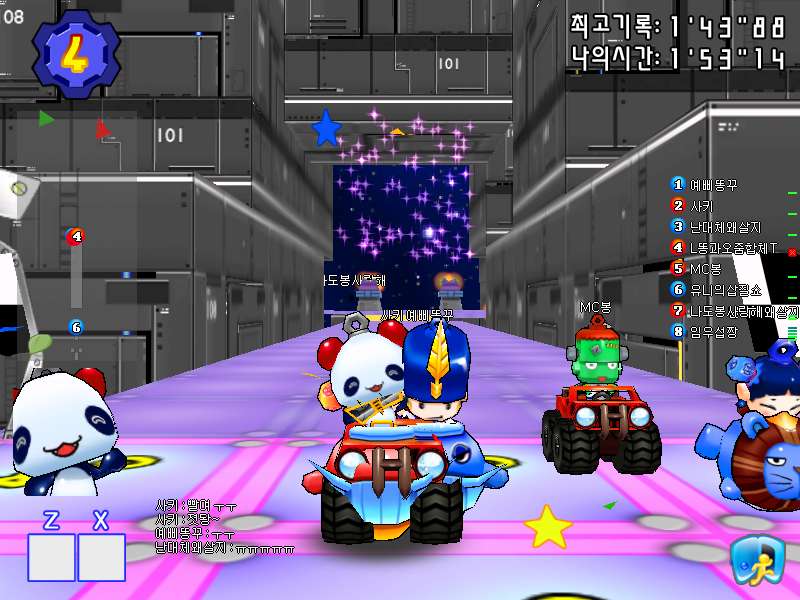Select the Z item slot
Screen dimensions: 800x600
point(52,557)
